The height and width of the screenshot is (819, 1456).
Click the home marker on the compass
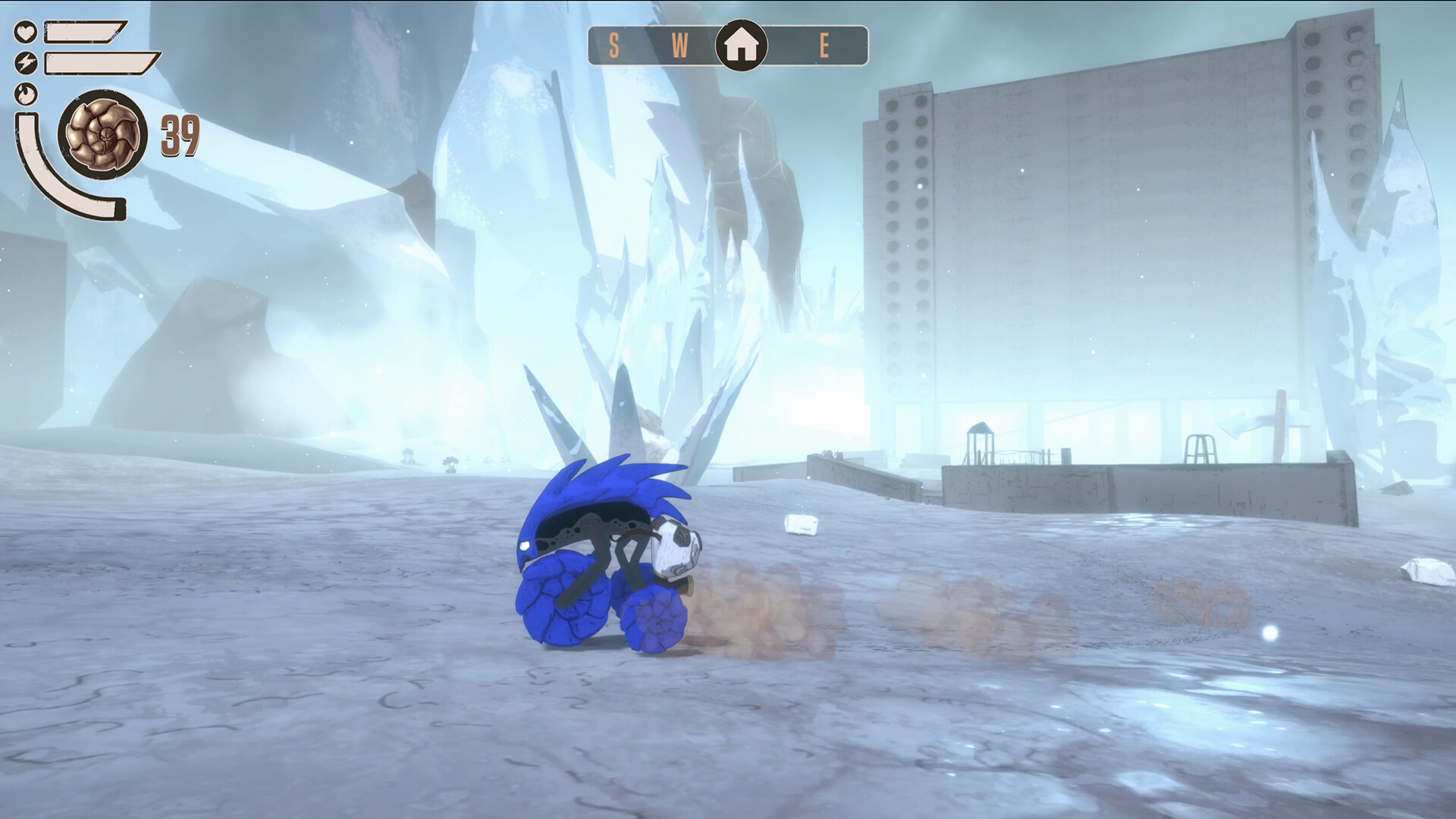741,45
